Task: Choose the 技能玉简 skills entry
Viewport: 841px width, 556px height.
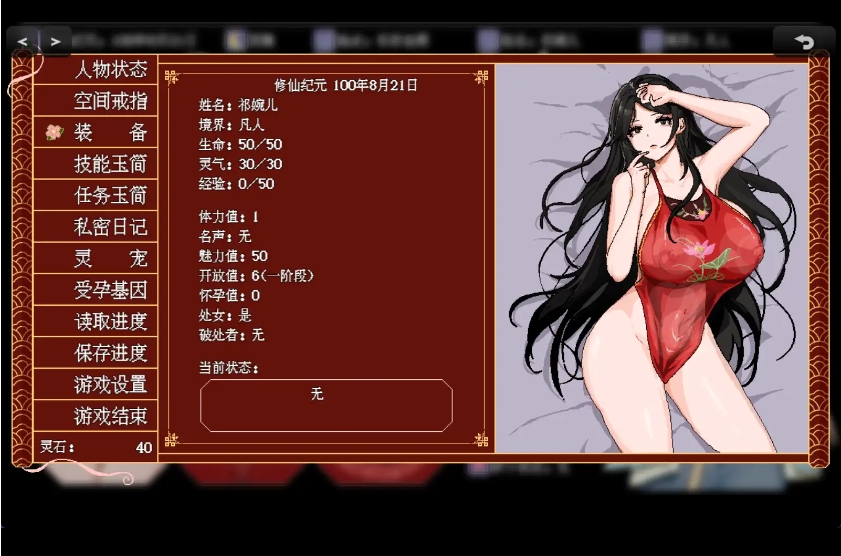Action: (x=110, y=164)
